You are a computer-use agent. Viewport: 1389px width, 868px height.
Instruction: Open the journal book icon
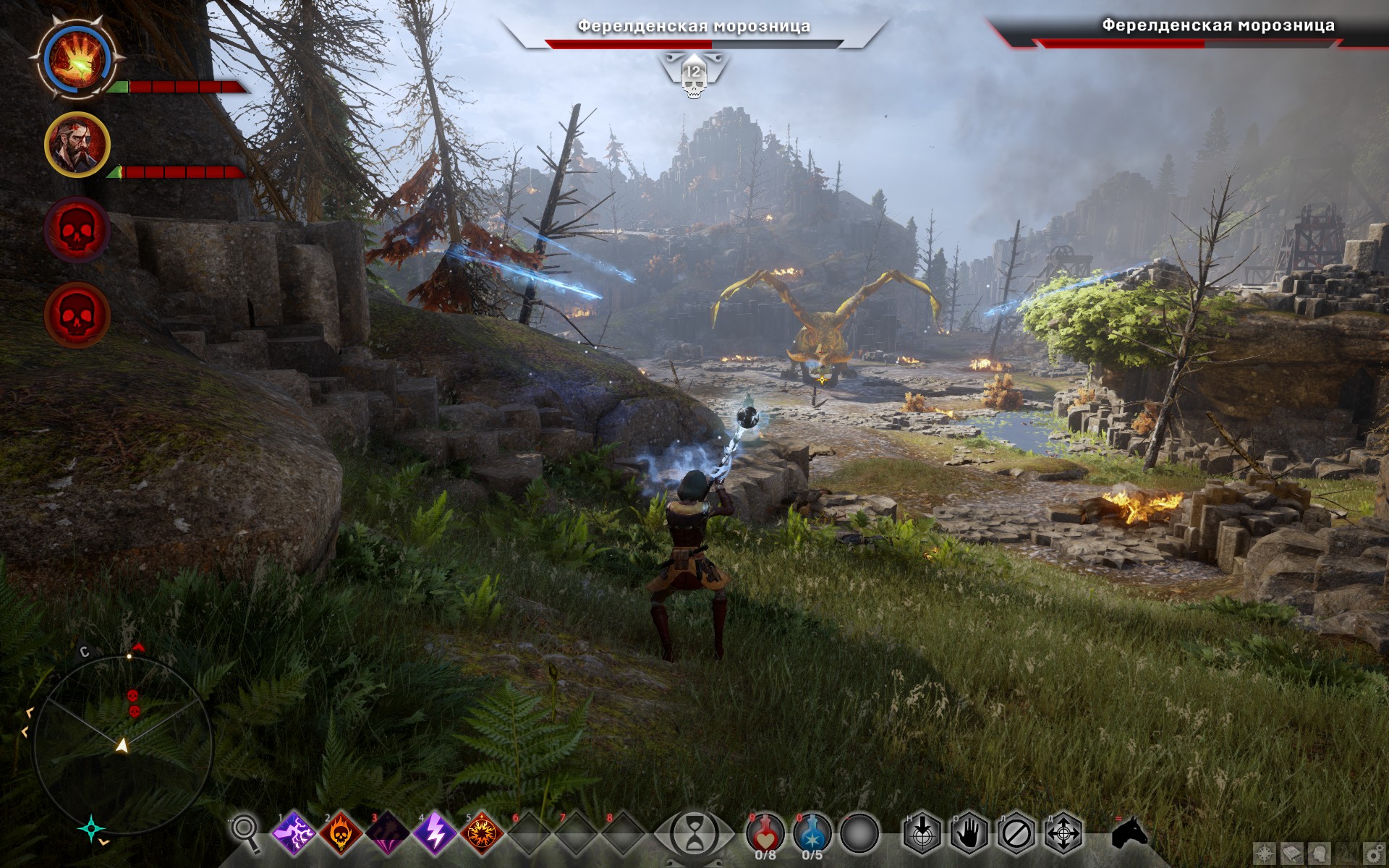click(x=1292, y=854)
